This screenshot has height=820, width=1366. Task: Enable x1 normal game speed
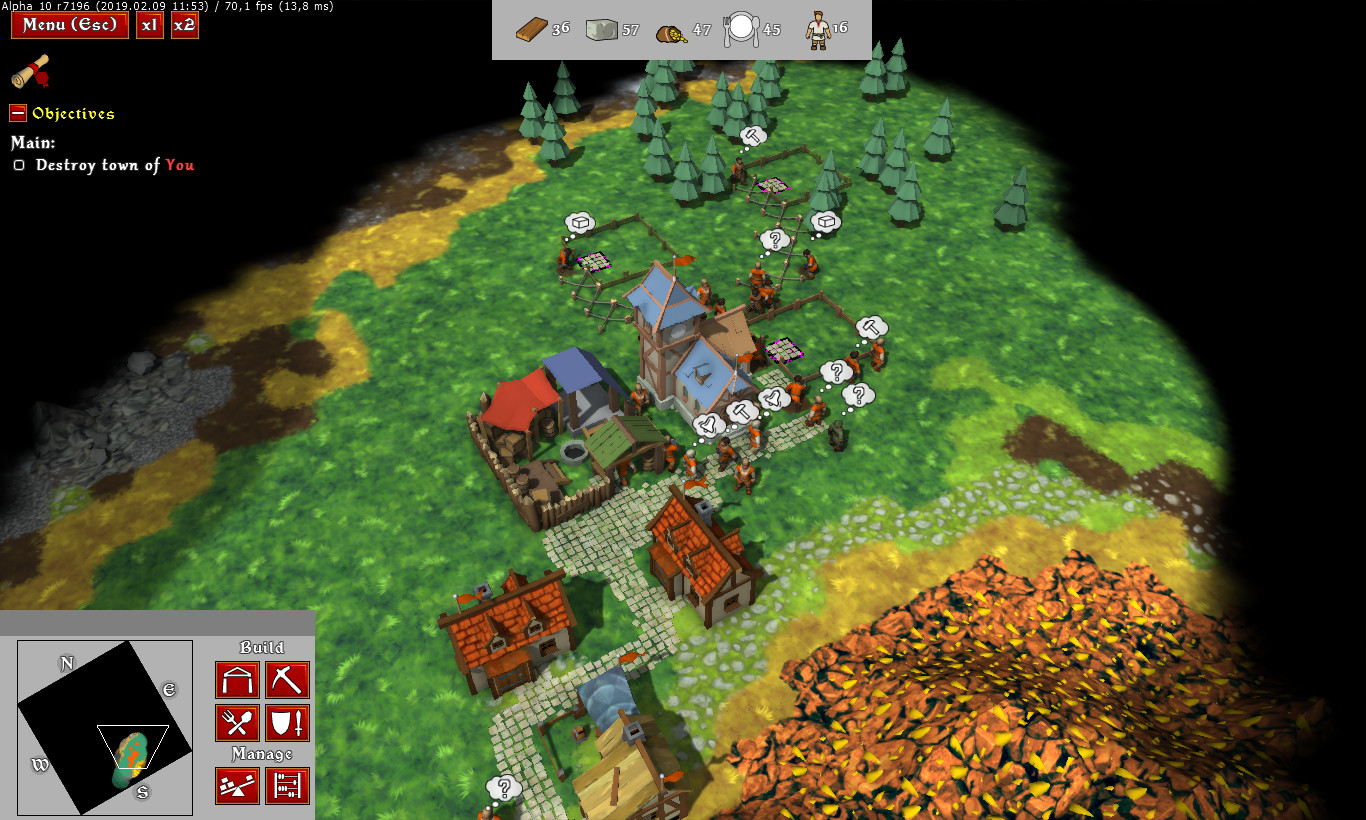[149, 25]
